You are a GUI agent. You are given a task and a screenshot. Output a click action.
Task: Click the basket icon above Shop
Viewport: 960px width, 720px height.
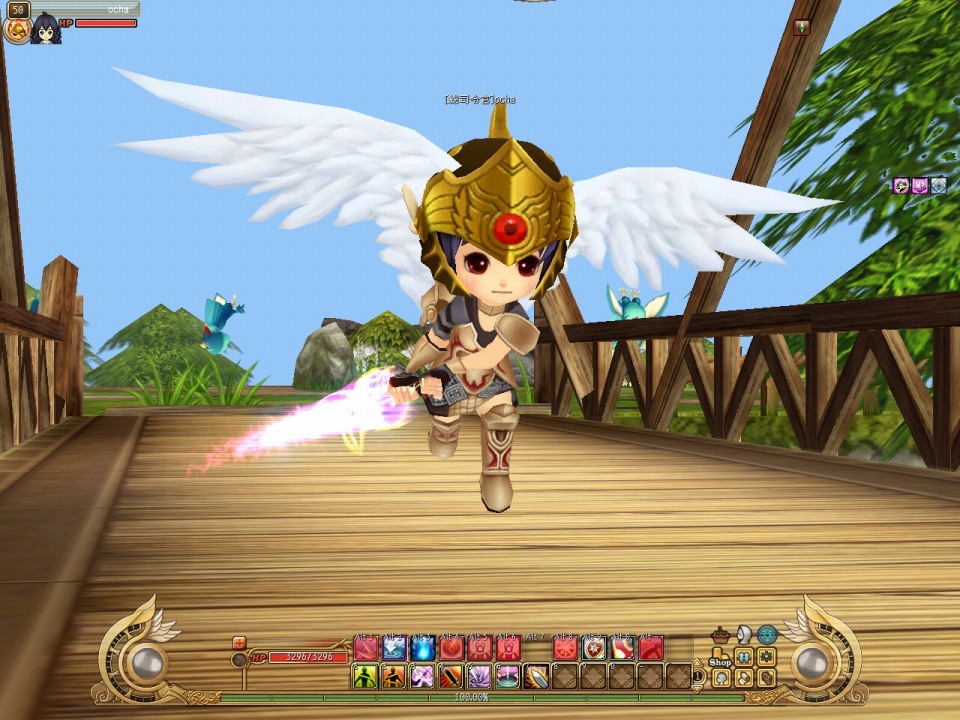pos(720,636)
